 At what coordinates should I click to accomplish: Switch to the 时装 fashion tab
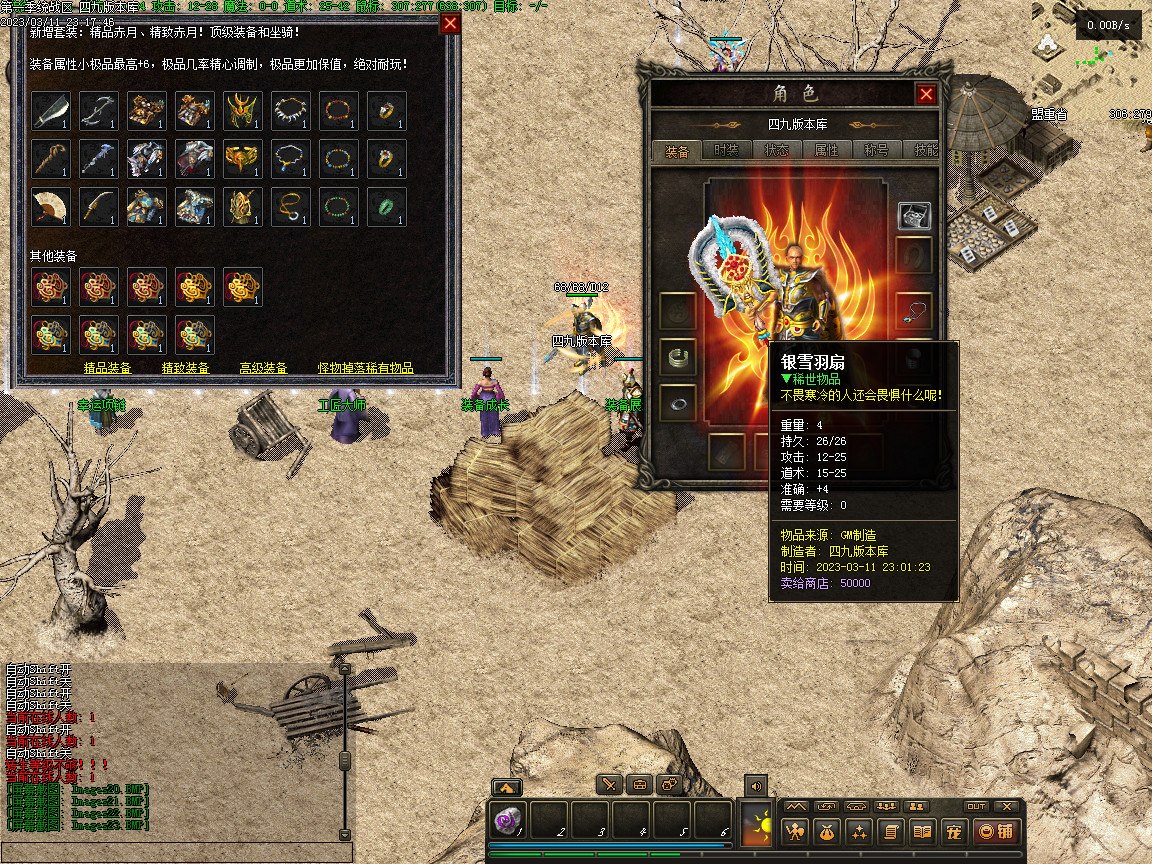click(726, 151)
